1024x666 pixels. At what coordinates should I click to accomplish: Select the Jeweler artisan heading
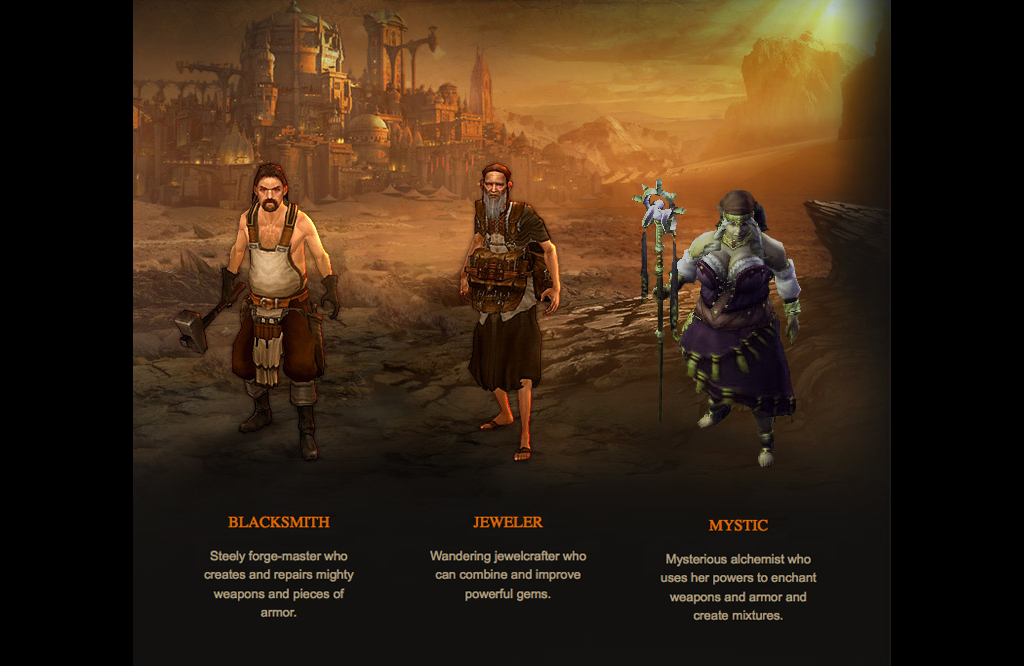pyautogui.click(x=508, y=522)
